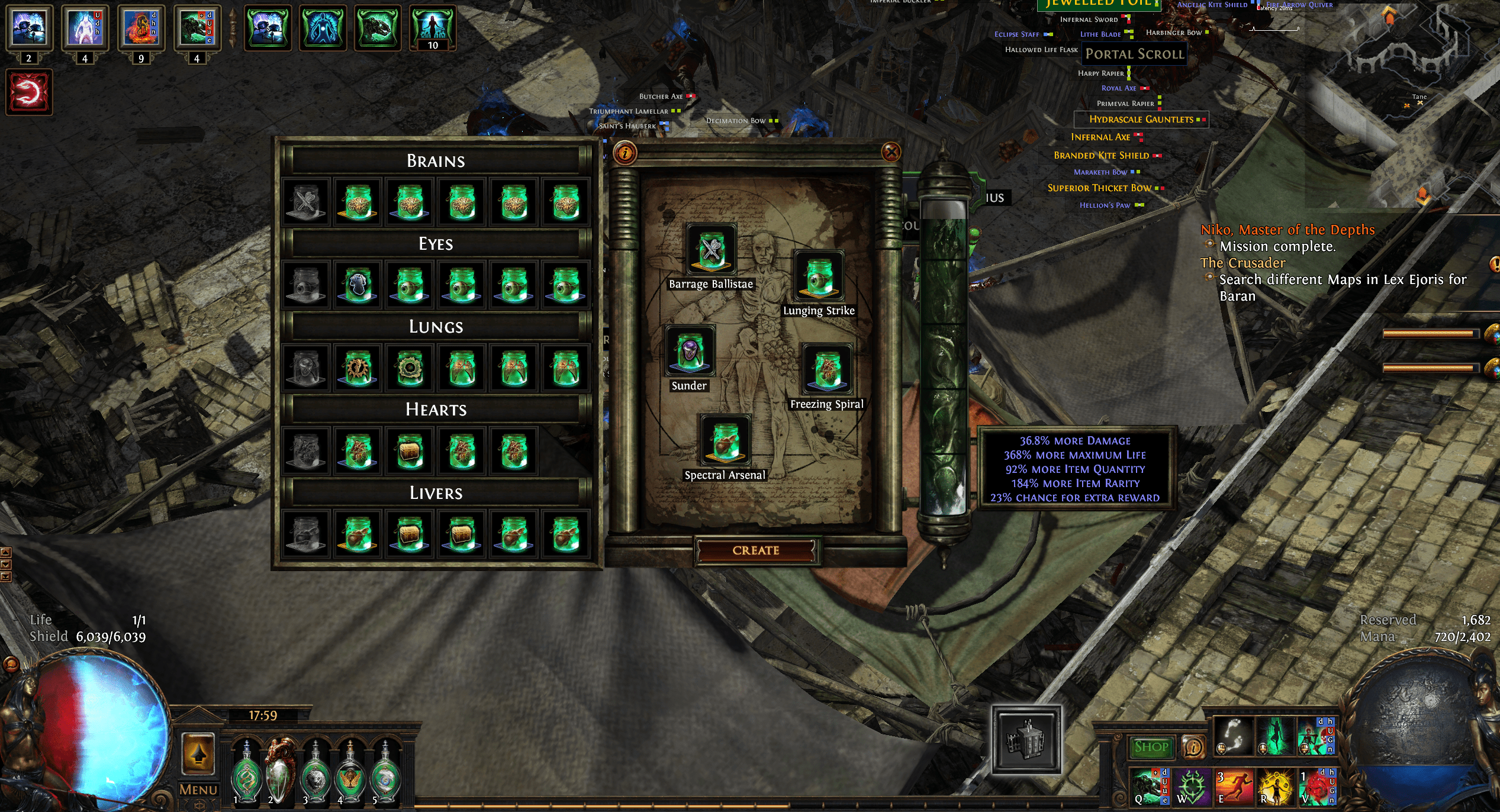Open the game Menu
The height and width of the screenshot is (812, 1500).
pyautogui.click(x=199, y=789)
